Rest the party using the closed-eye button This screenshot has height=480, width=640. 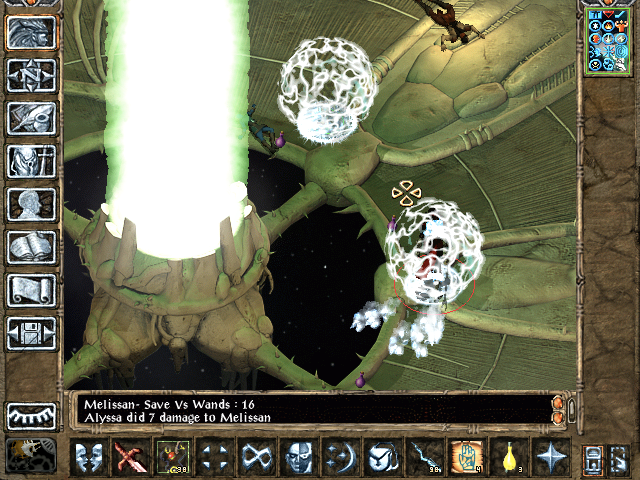(31, 415)
